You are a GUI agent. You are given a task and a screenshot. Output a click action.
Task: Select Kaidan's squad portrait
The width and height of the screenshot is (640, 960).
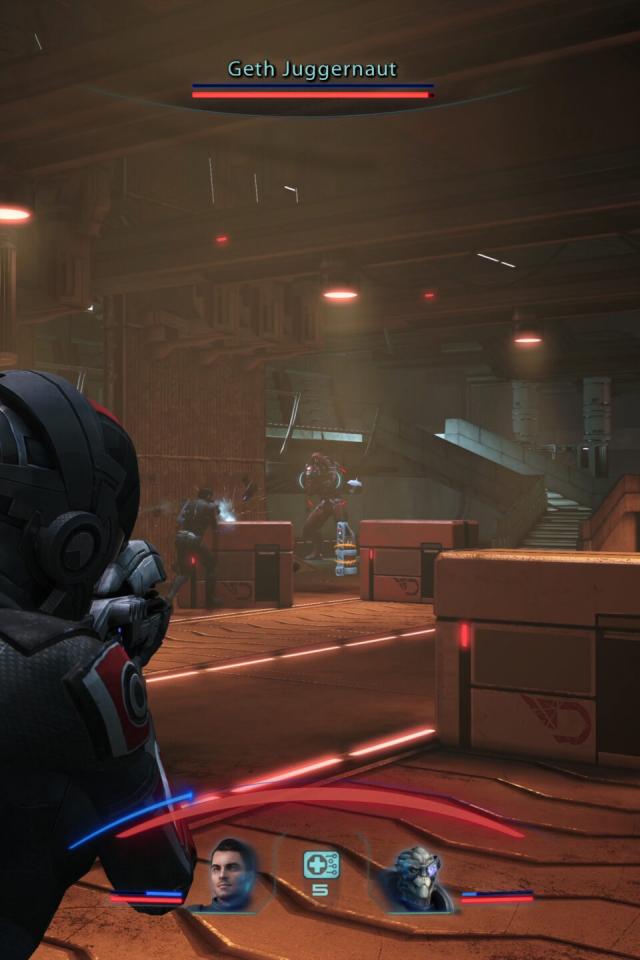tap(233, 874)
